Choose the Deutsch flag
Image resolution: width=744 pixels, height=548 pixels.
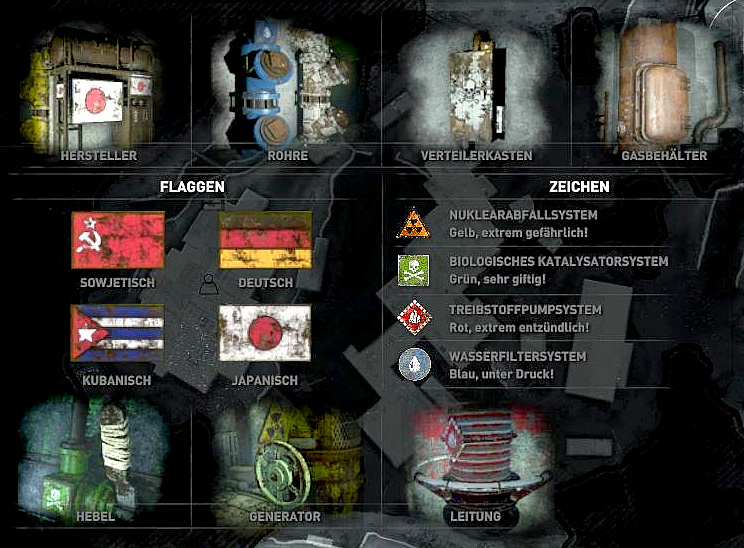coord(265,240)
